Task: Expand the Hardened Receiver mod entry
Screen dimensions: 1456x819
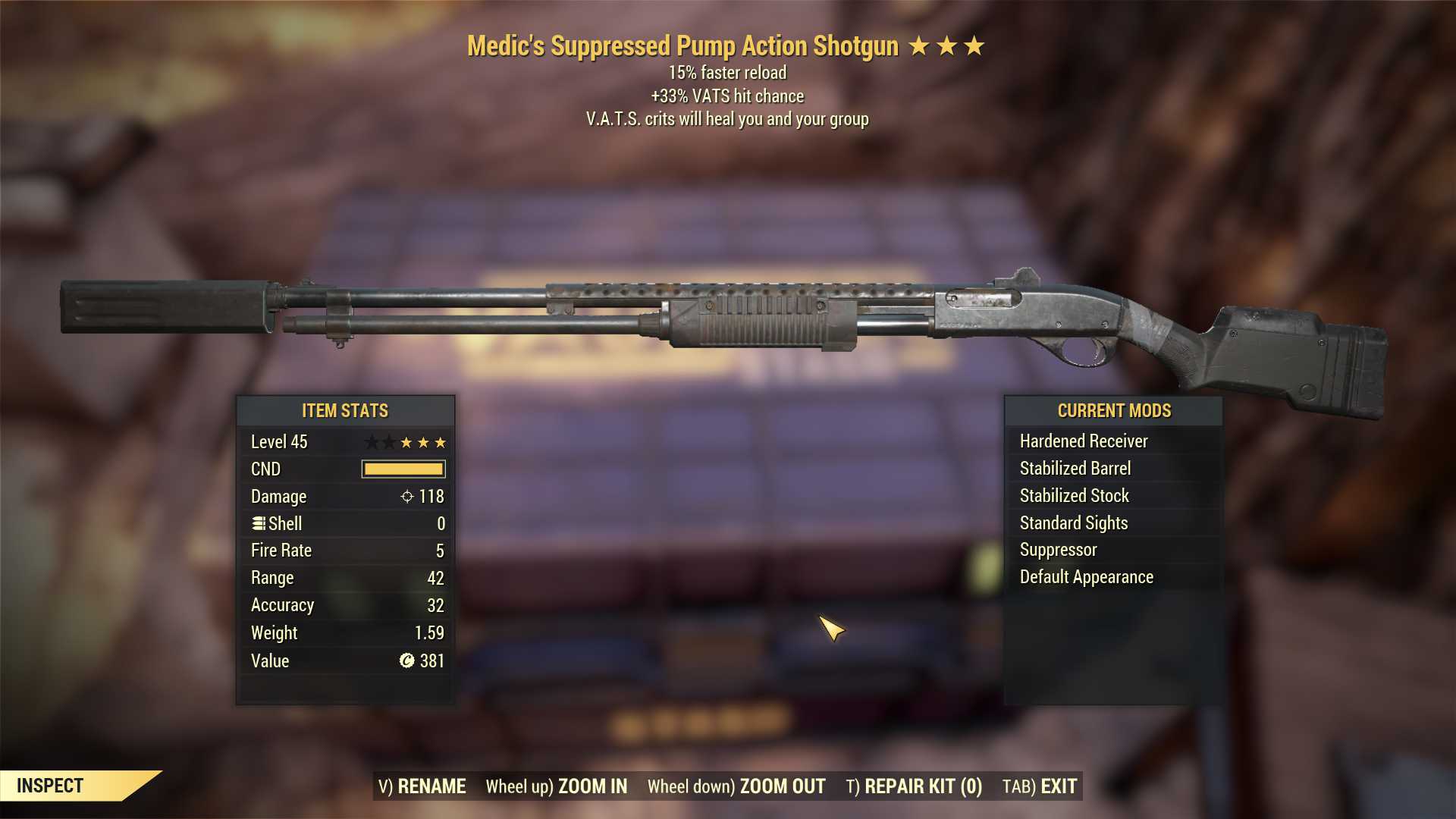Action: (x=1084, y=441)
